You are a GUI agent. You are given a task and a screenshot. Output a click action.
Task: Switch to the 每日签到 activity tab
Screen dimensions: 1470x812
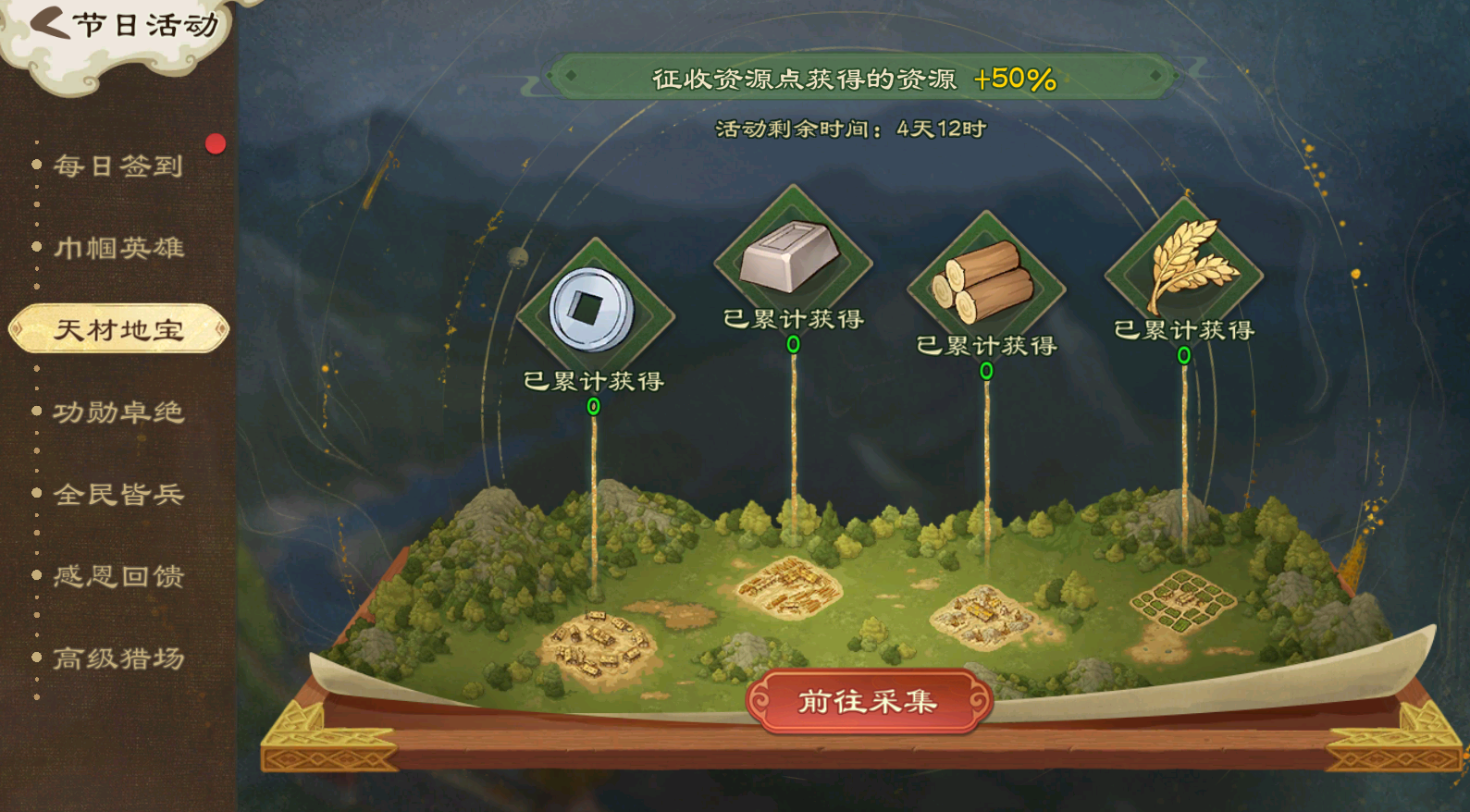118,166
